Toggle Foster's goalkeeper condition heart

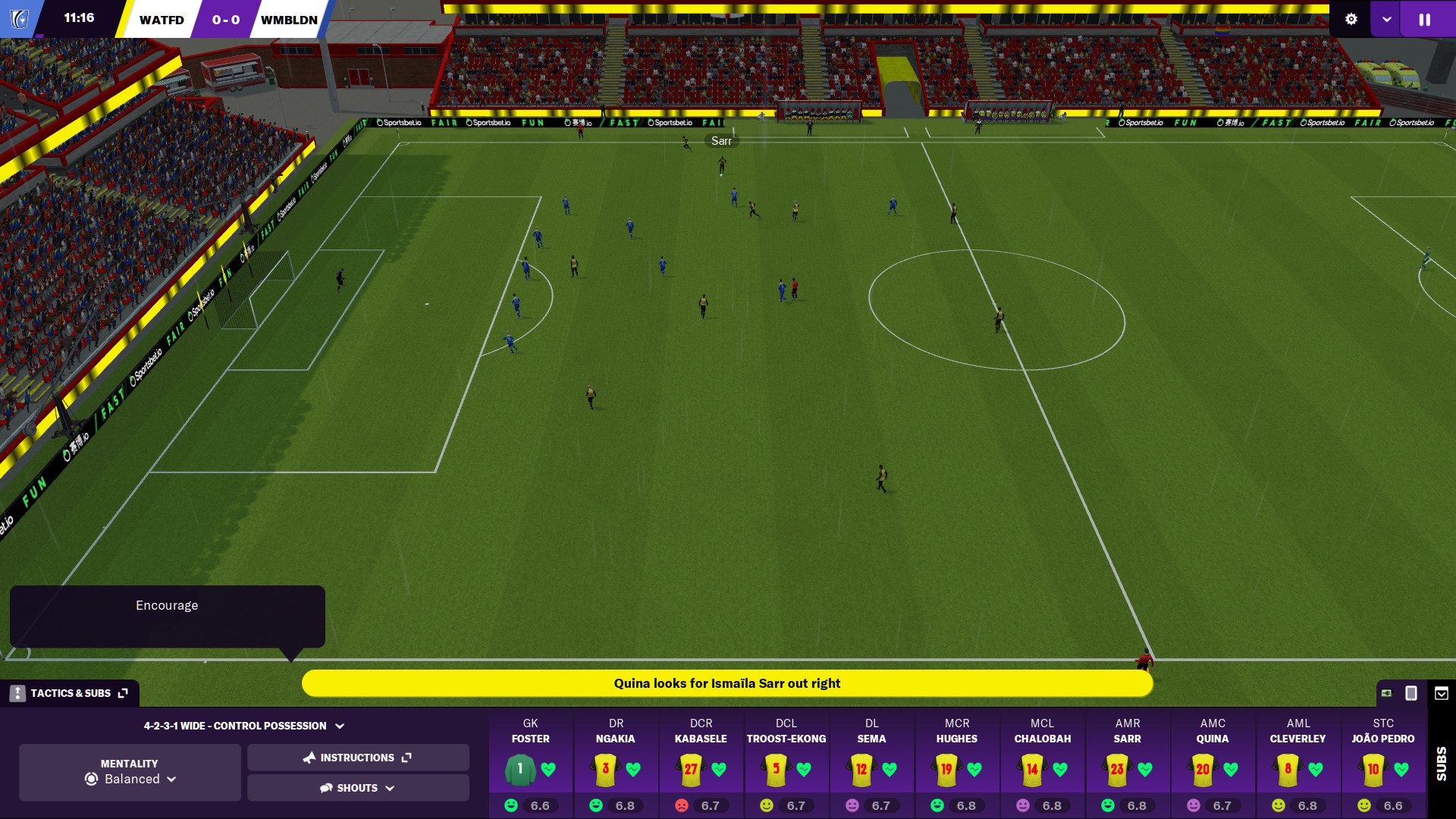click(x=549, y=769)
